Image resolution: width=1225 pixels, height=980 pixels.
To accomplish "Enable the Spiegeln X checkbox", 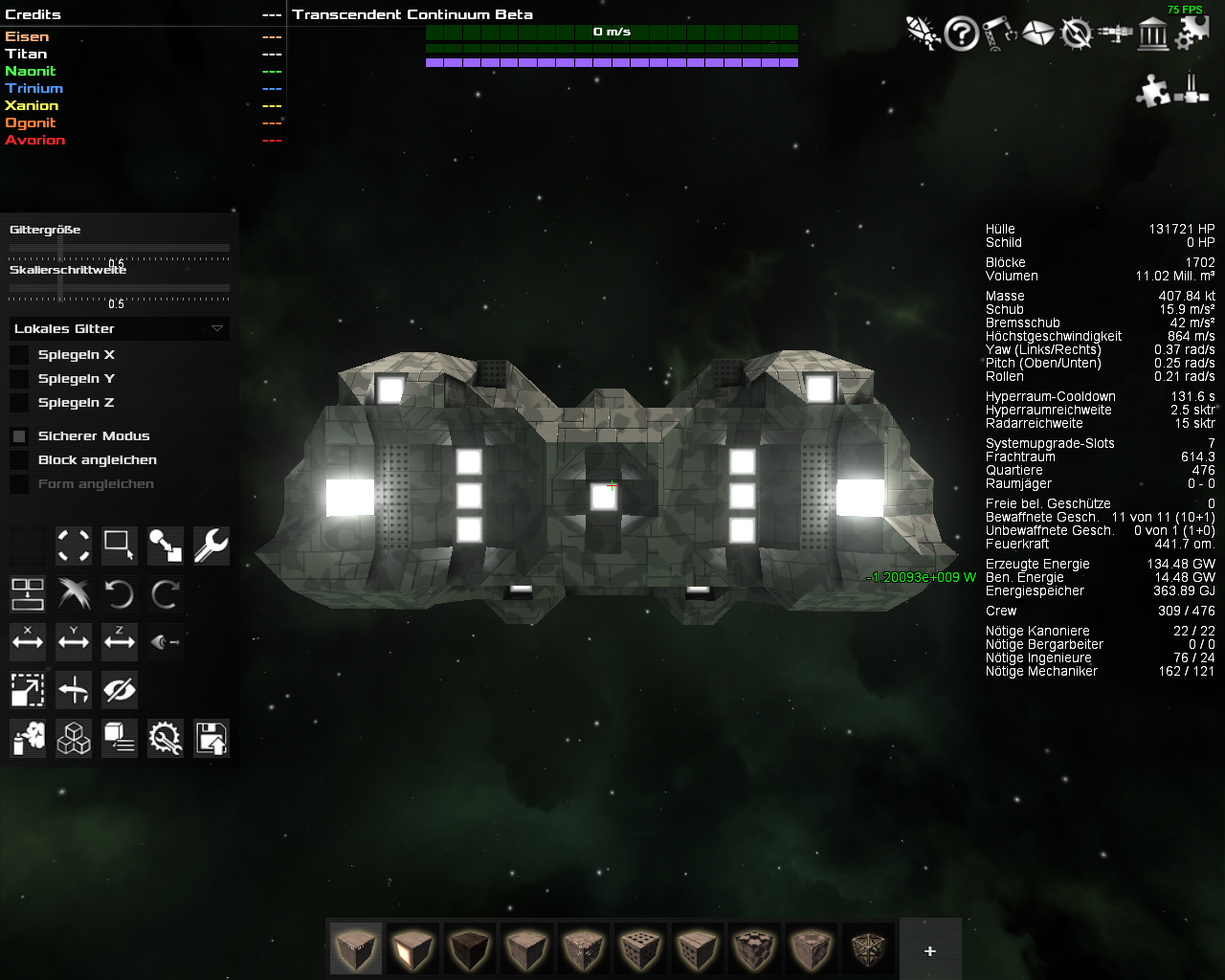I will tap(19, 355).
